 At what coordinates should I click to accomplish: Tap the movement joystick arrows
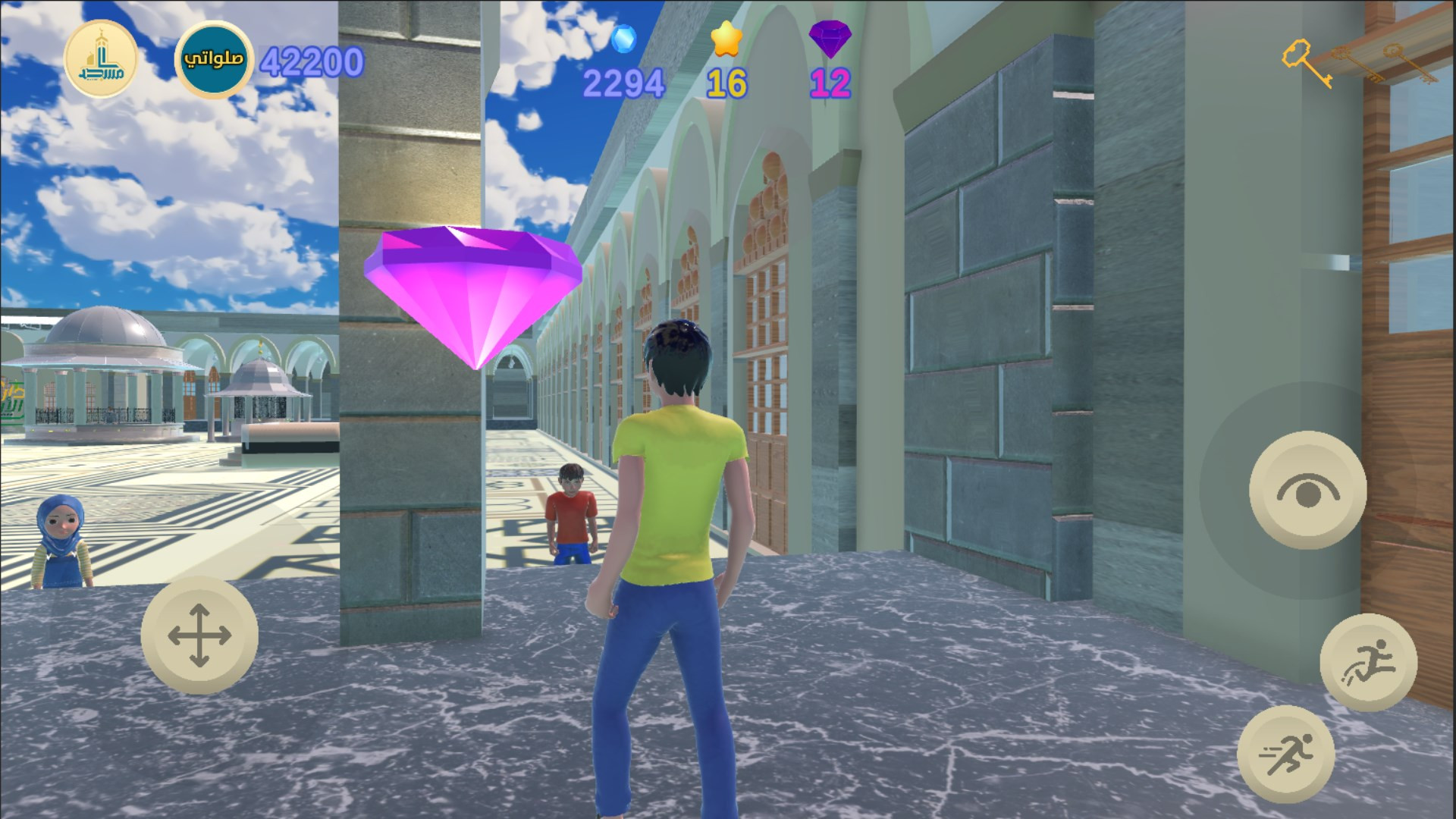[x=199, y=635]
